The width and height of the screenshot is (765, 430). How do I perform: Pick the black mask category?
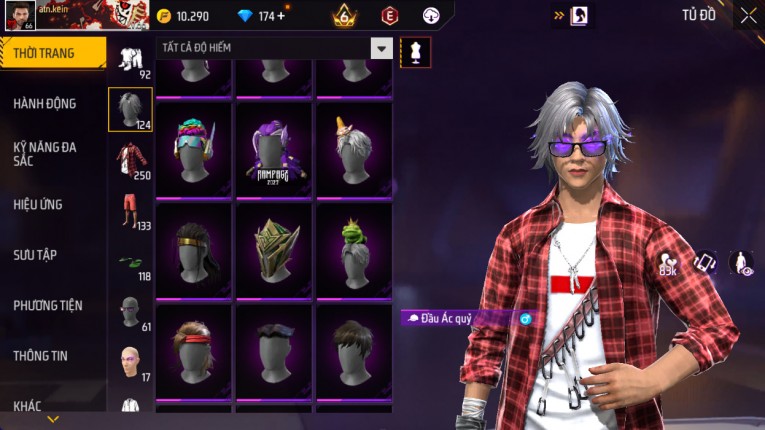pos(130,311)
